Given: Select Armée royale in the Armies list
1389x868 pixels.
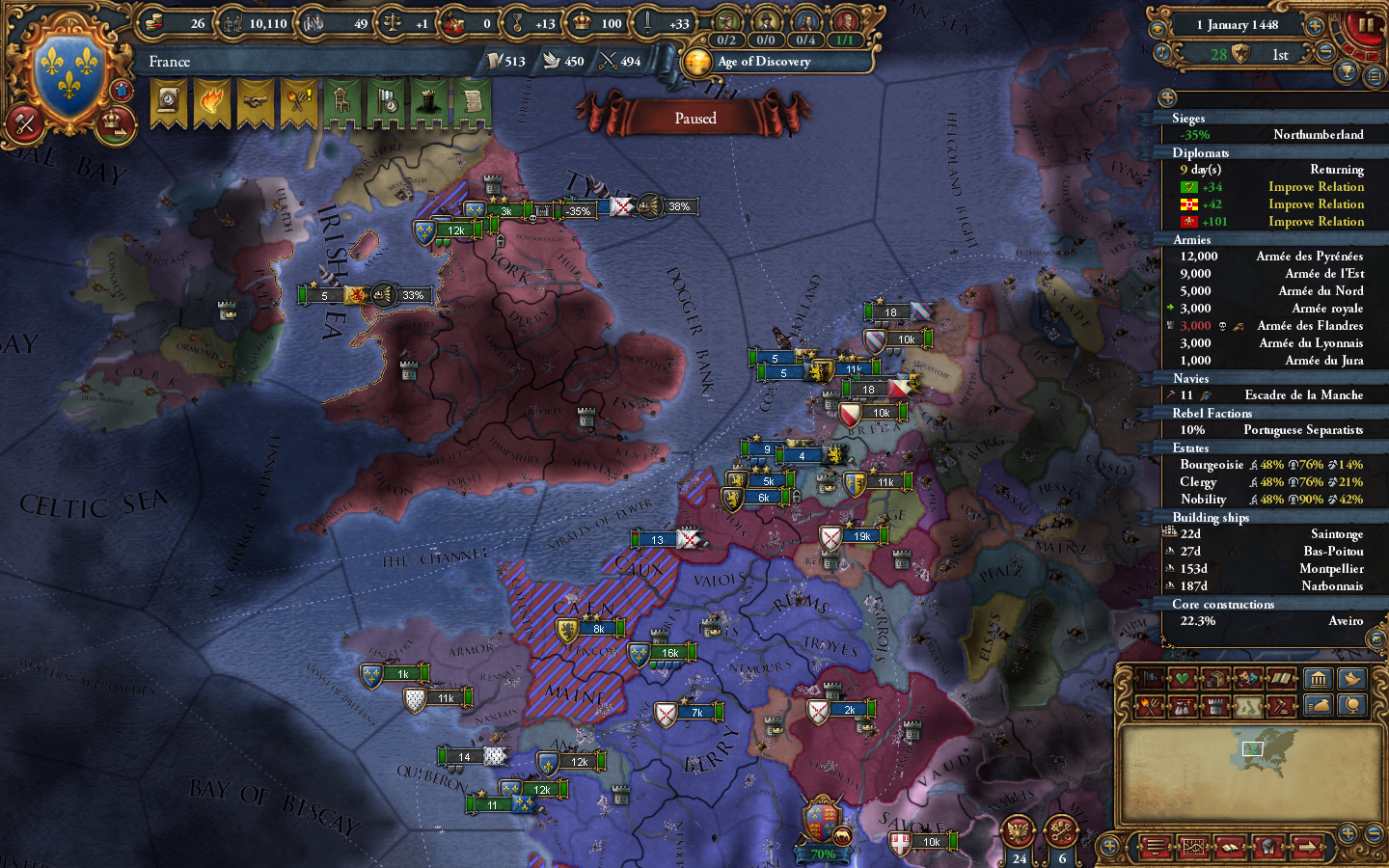Looking at the screenshot, I should coord(1326,308).
